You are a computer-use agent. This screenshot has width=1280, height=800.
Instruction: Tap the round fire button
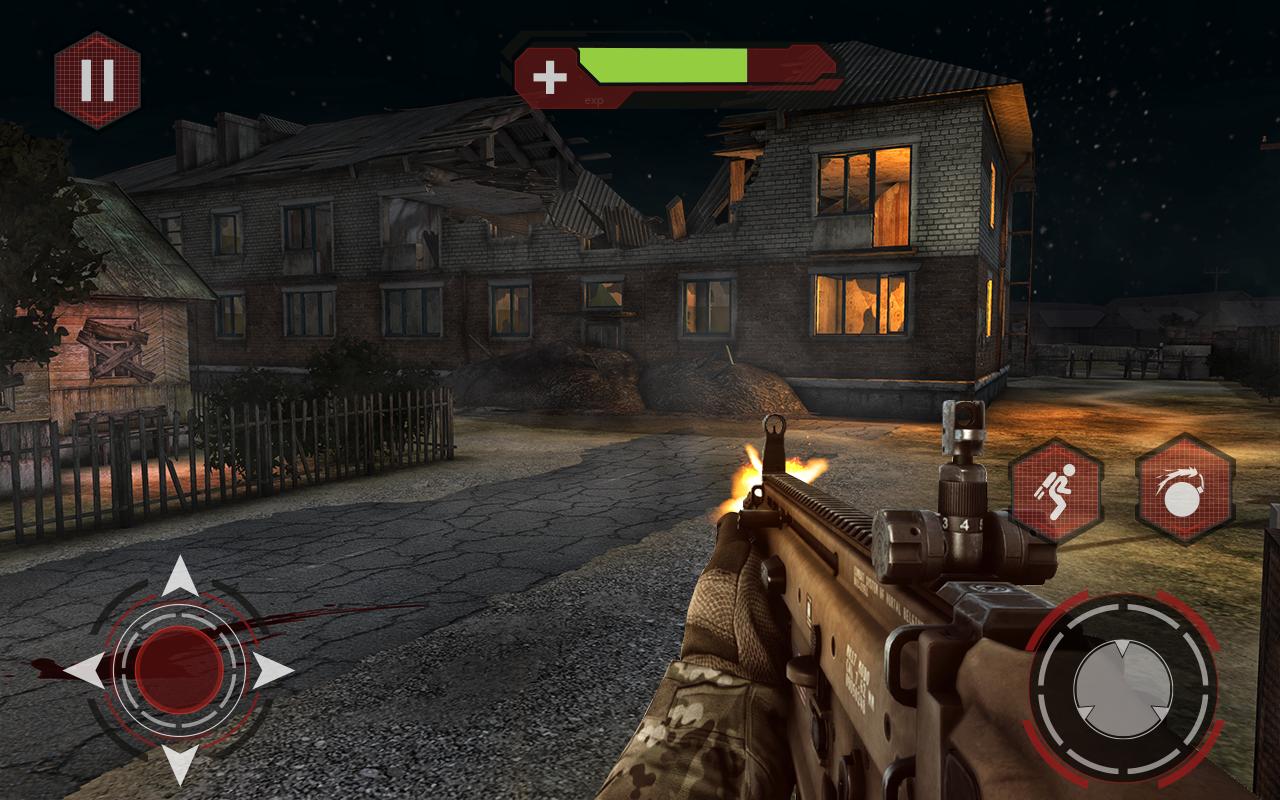(x=1122, y=688)
